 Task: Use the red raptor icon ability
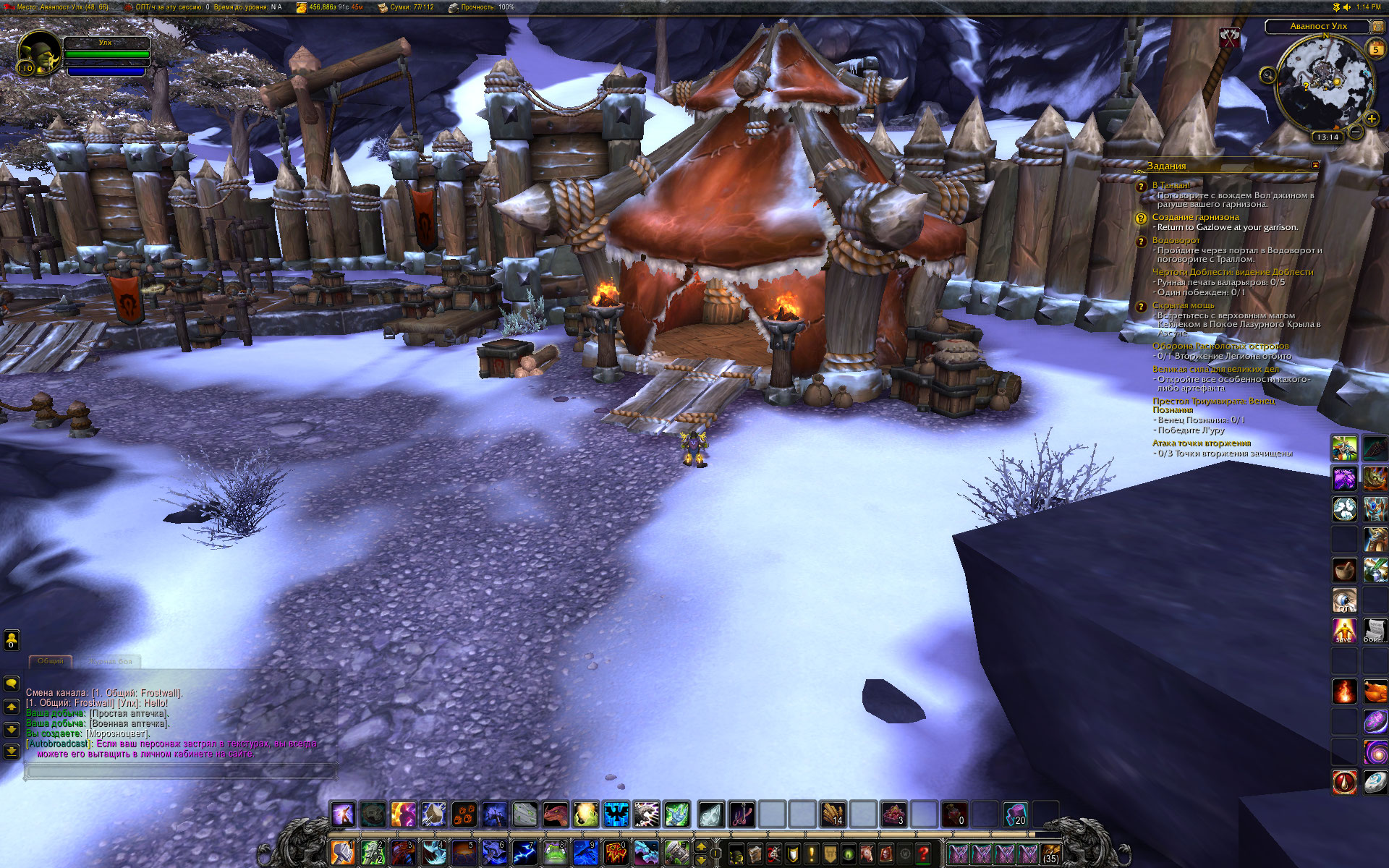click(x=555, y=814)
